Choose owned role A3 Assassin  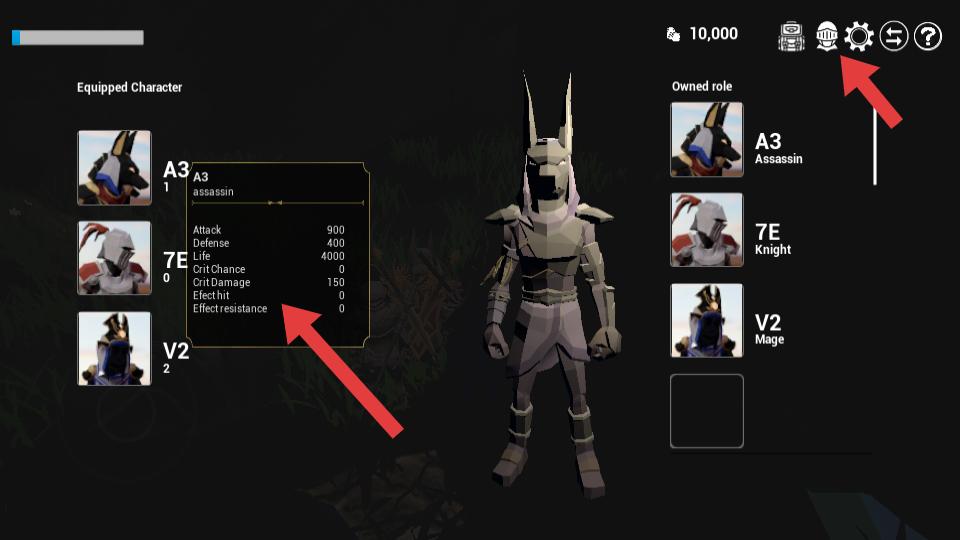(707, 139)
